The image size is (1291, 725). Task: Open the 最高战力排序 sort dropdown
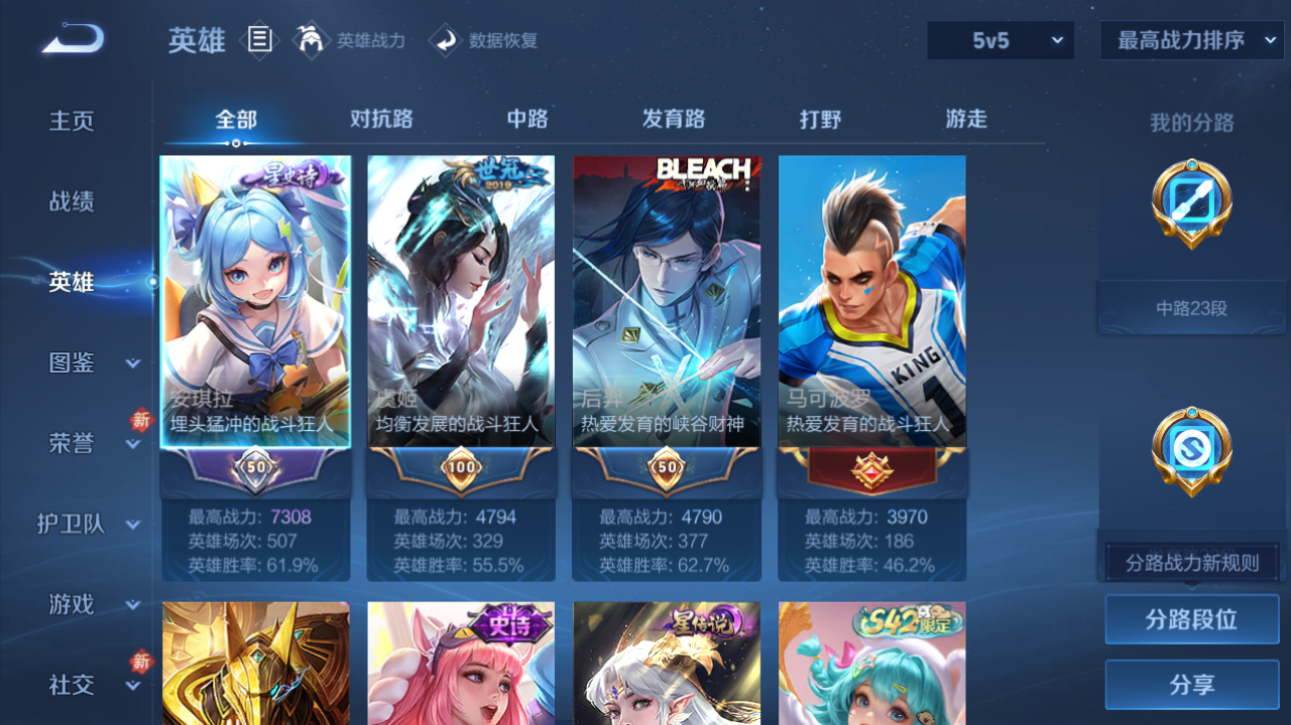coord(1191,41)
